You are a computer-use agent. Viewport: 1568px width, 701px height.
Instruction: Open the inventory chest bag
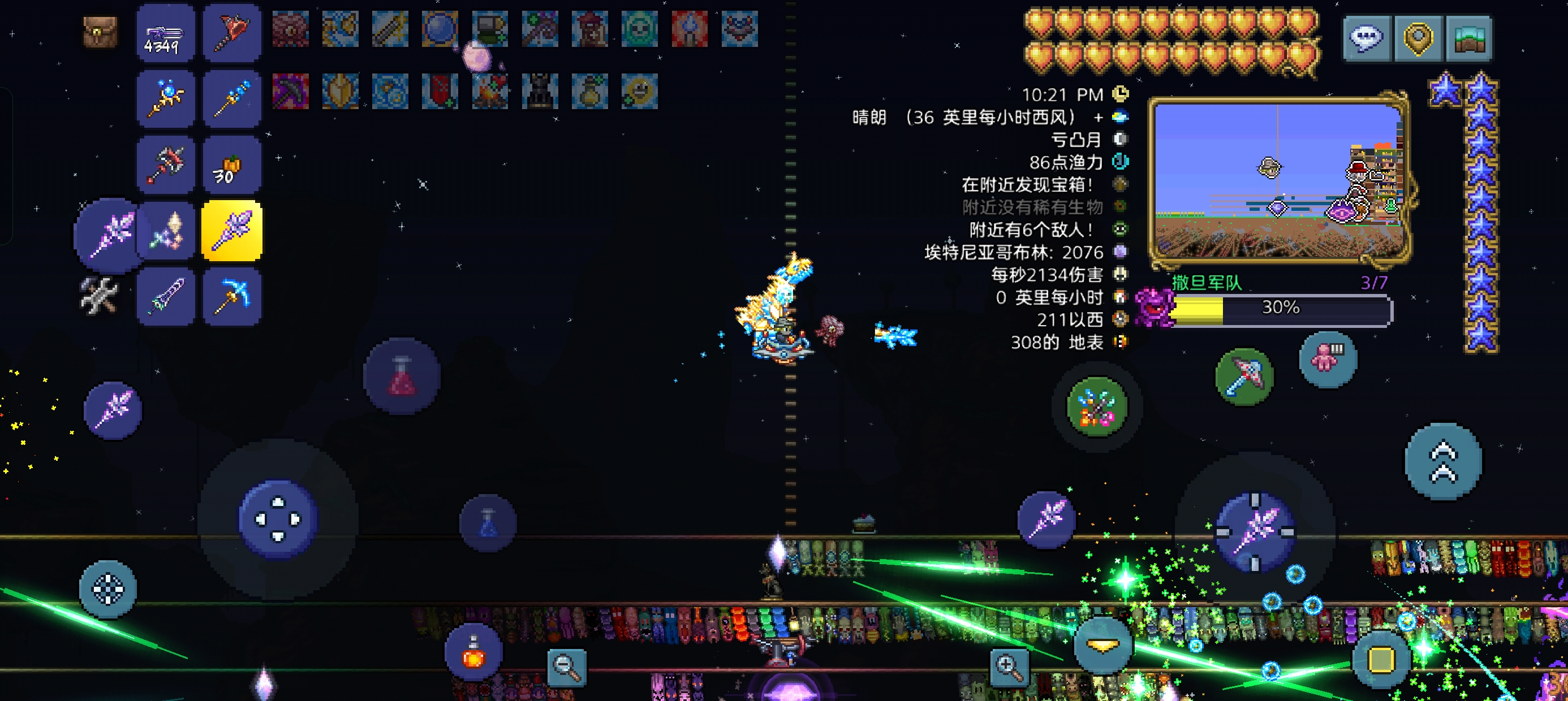100,32
